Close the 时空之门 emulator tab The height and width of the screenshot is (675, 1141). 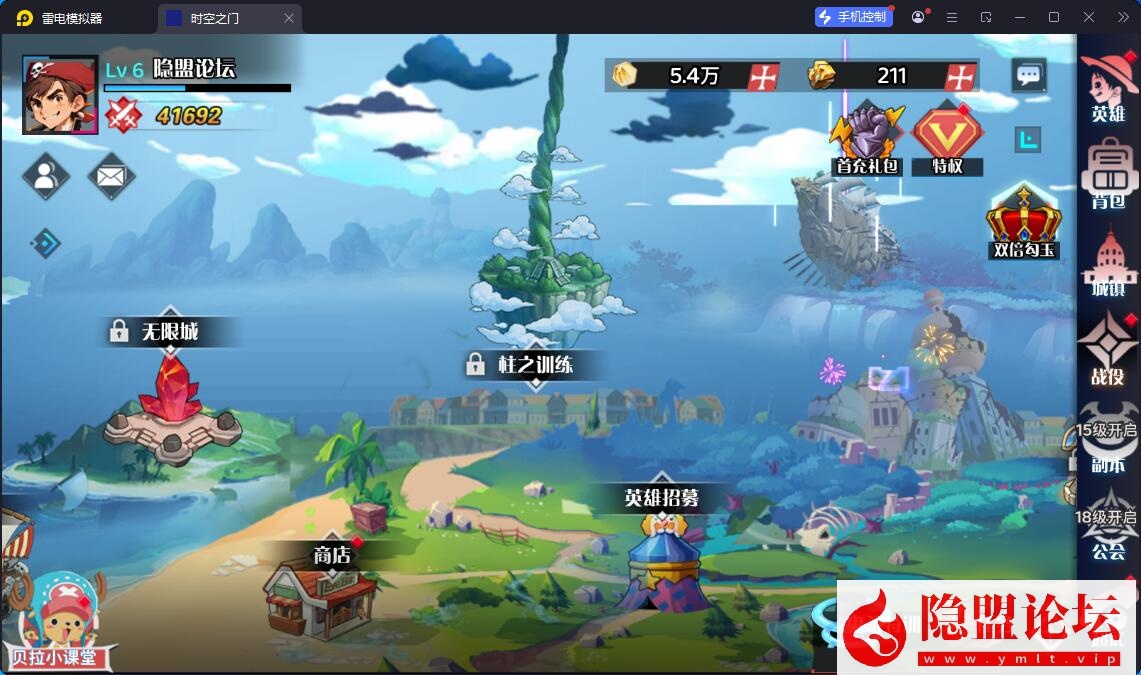tap(289, 18)
